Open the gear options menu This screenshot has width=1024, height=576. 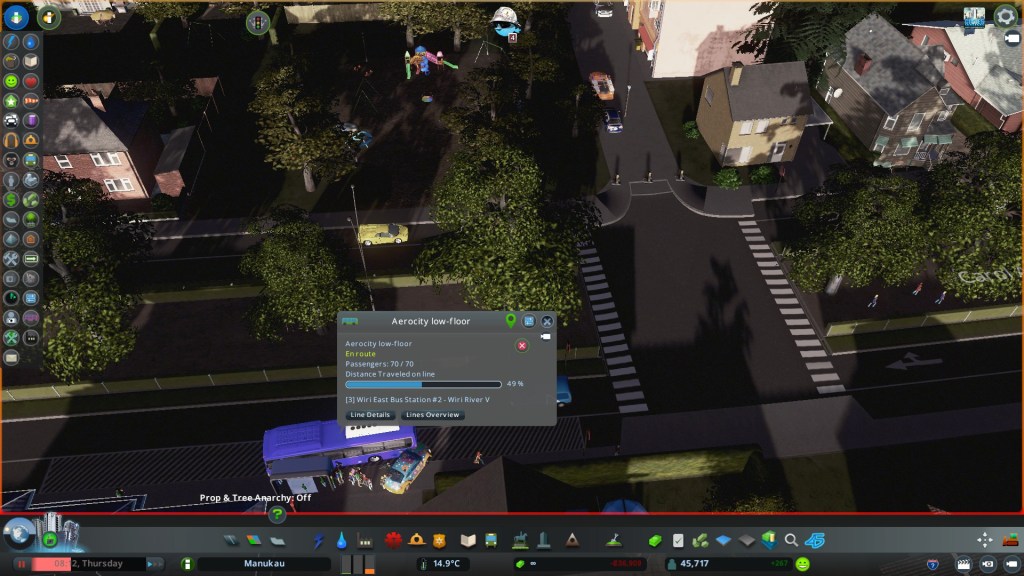click(x=1004, y=17)
